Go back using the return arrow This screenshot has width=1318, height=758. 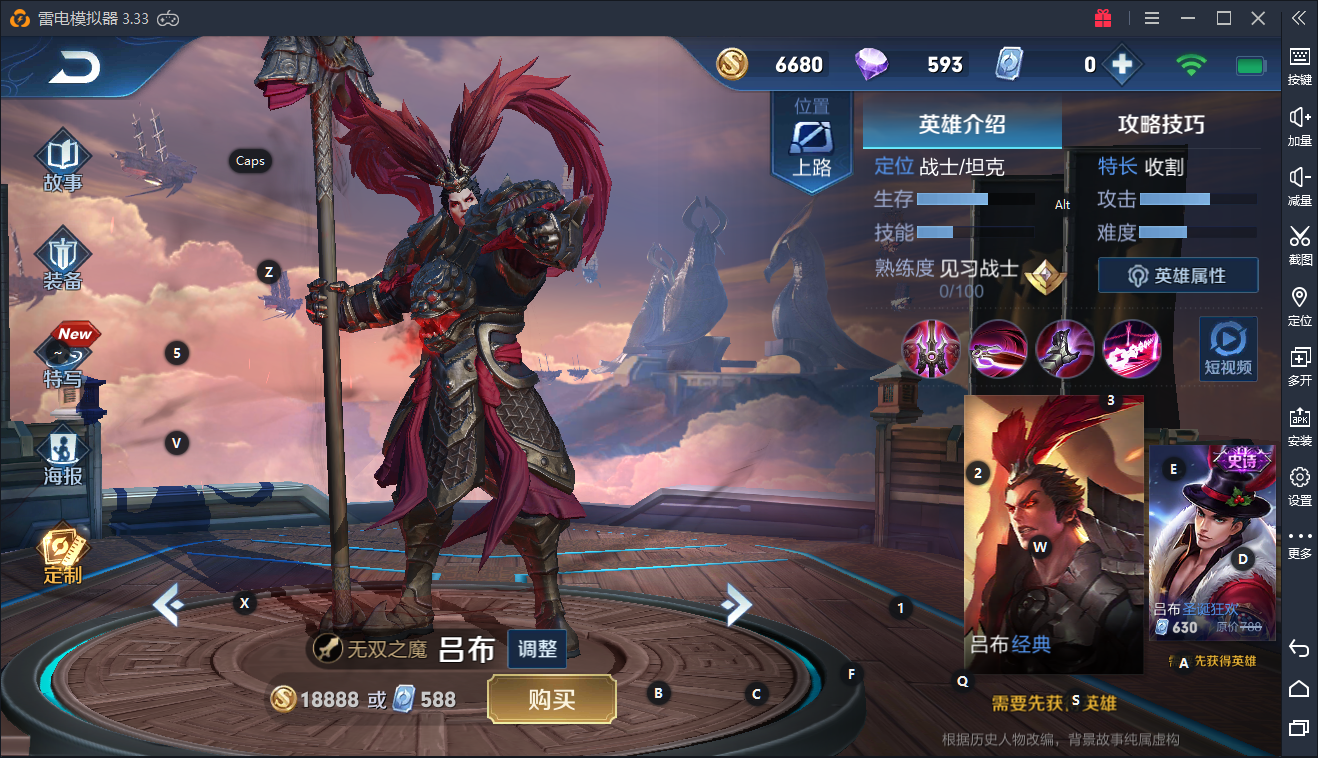[x=75, y=67]
